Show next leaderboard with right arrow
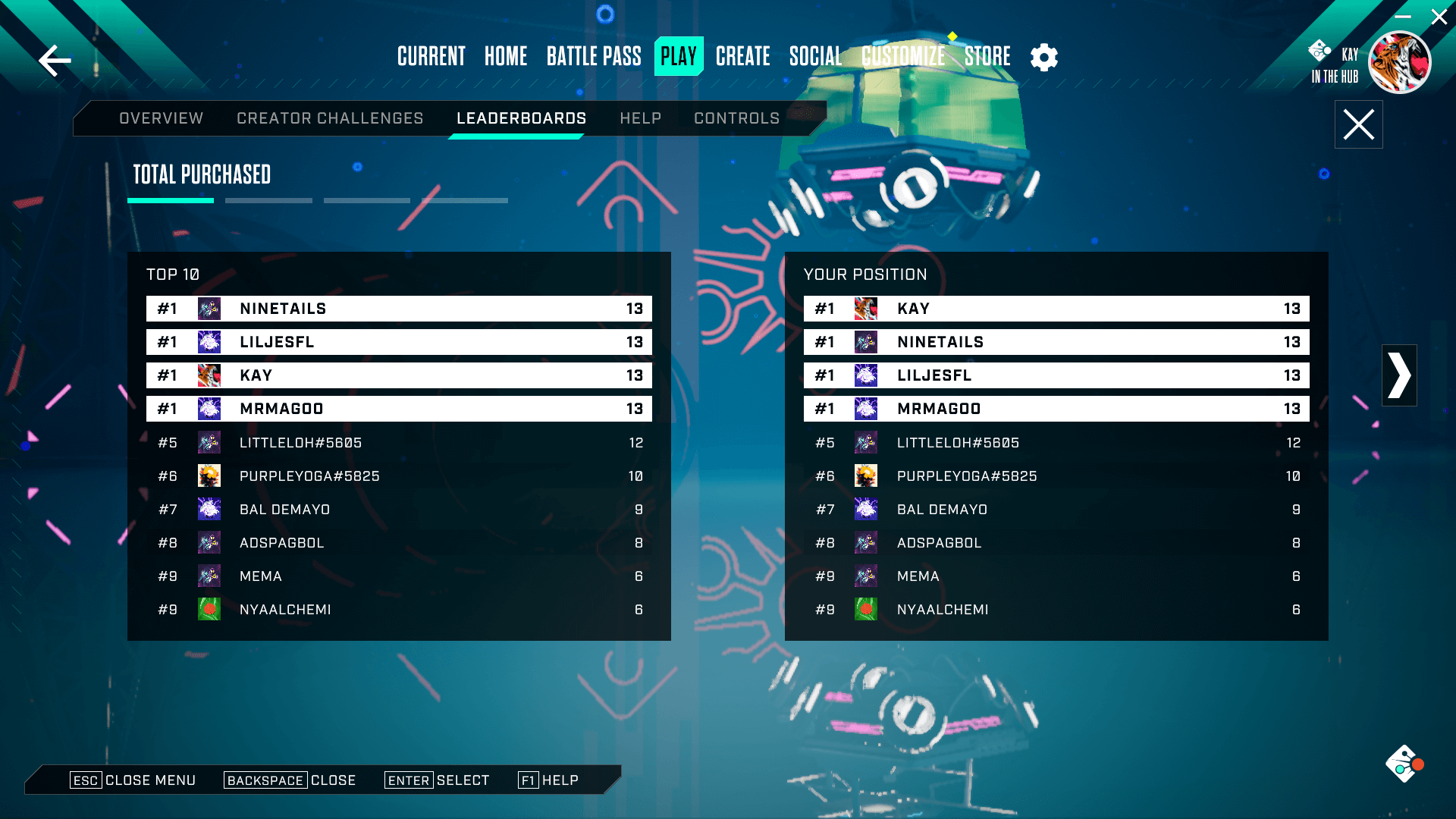 point(1399,375)
